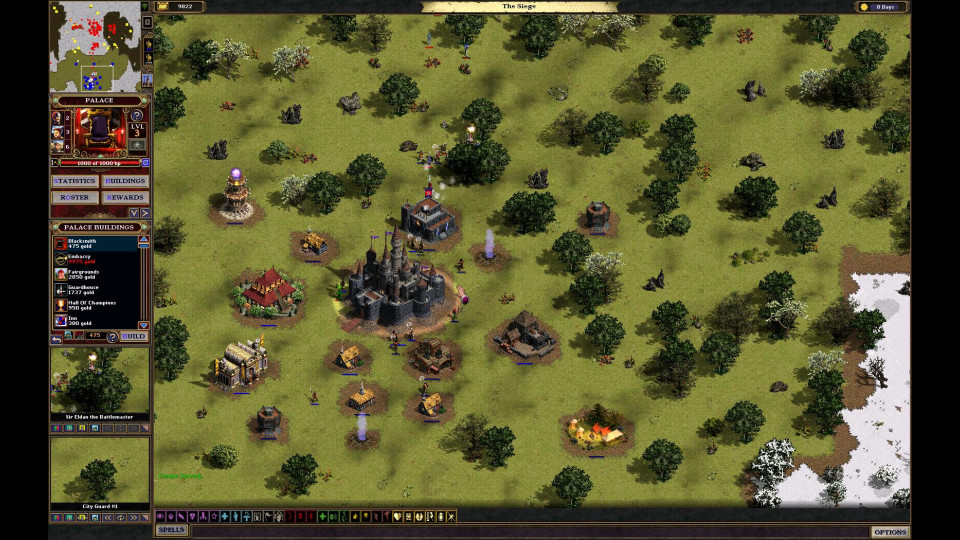Screen dimensions: 960x540
Task: Show the hero Roster
Action: coord(74,197)
